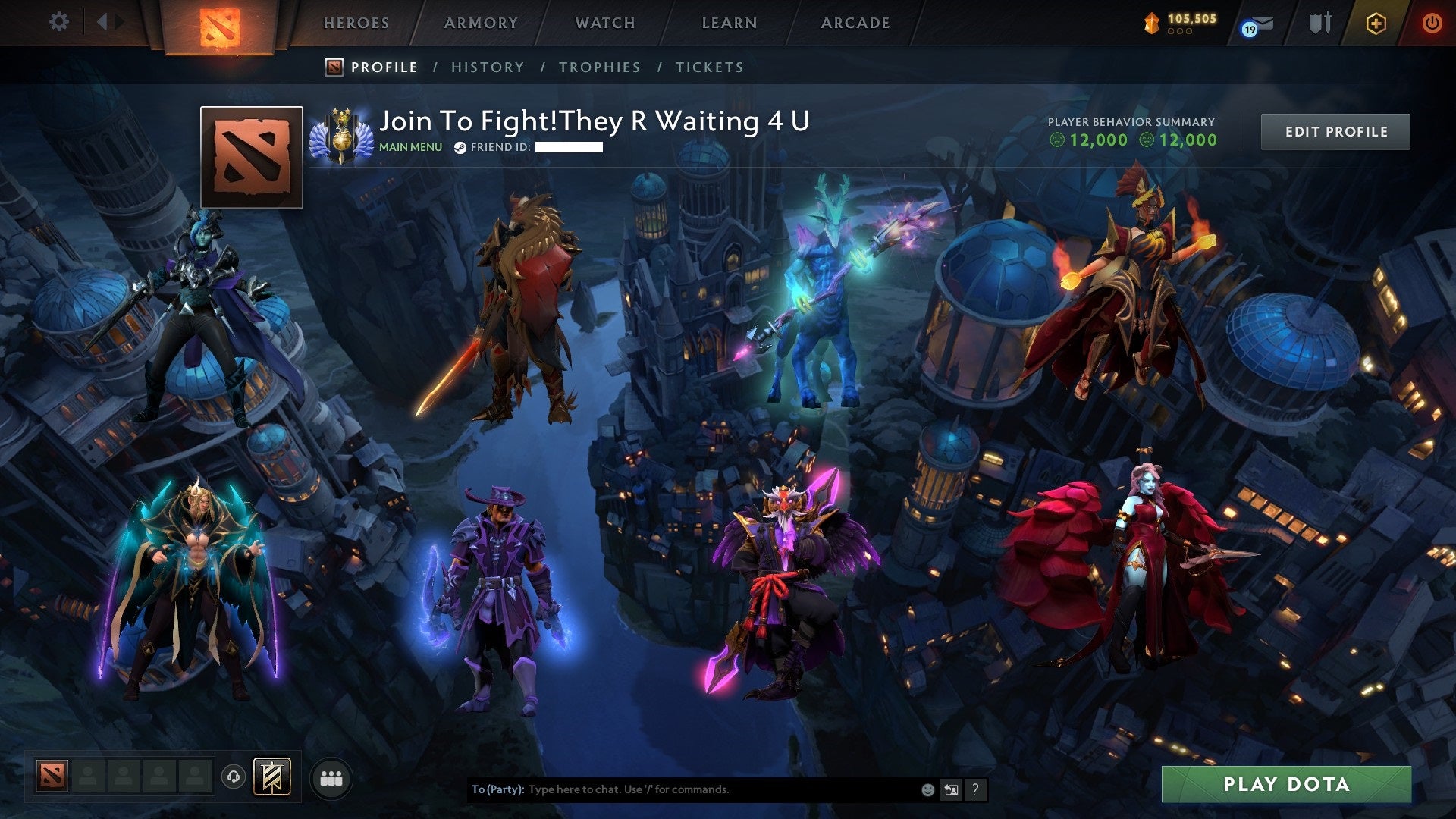Open the friends list people icon

pyautogui.click(x=330, y=777)
